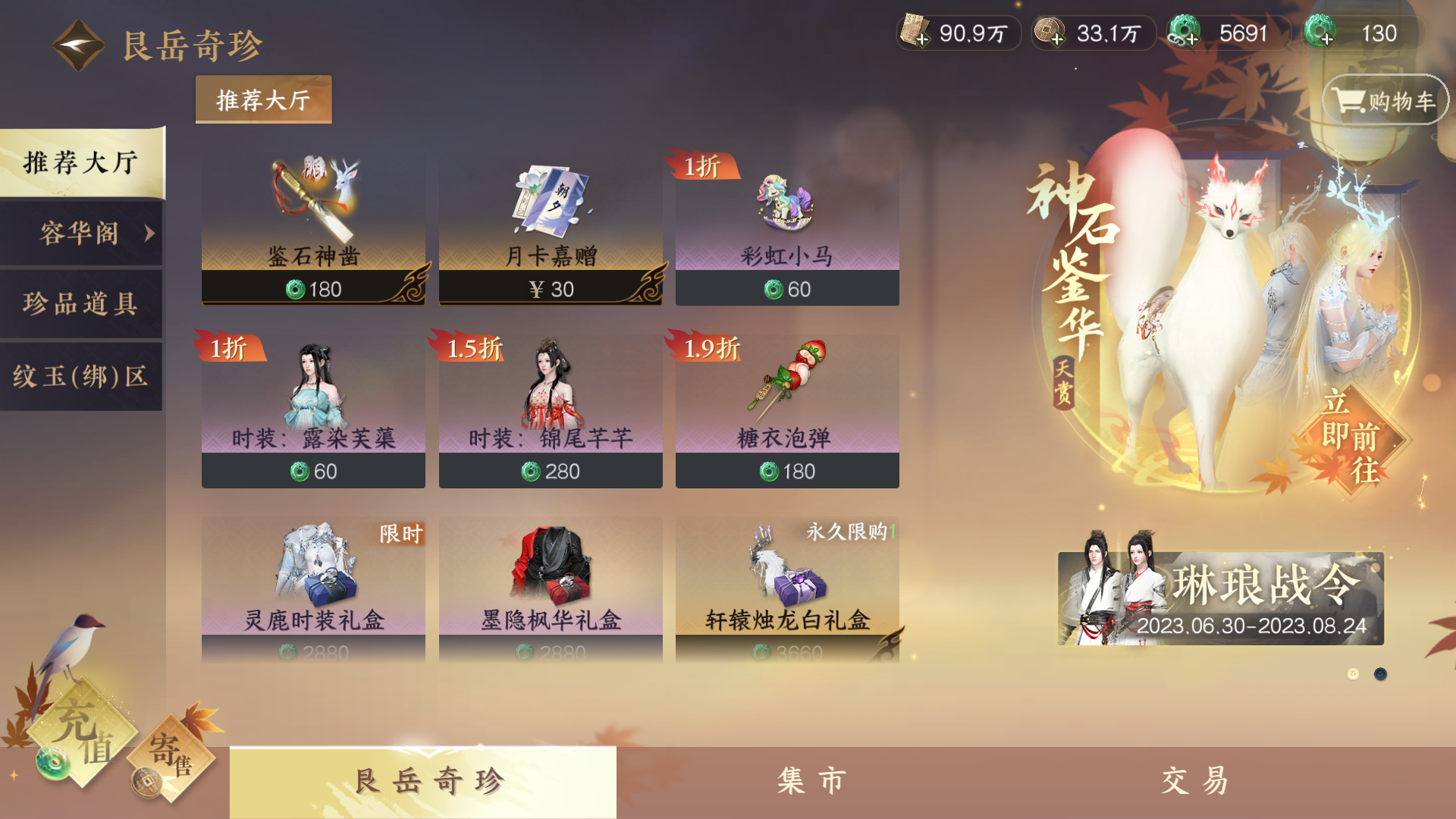This screenshot has height=819, width=1456.
Task: Select the 彩虹小马 item card
Action: (x=787, y=227)
